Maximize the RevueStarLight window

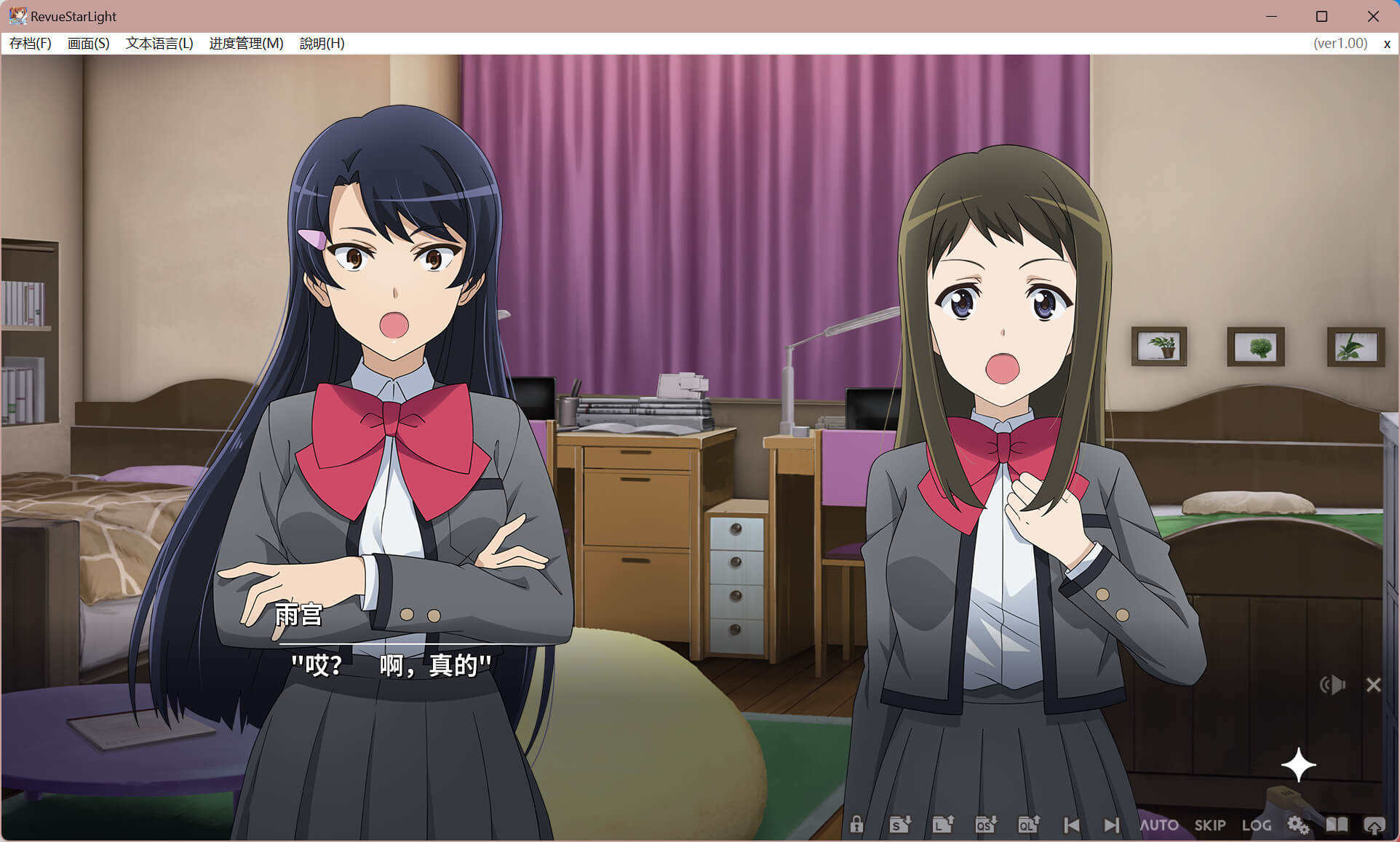pos(1321,16)
